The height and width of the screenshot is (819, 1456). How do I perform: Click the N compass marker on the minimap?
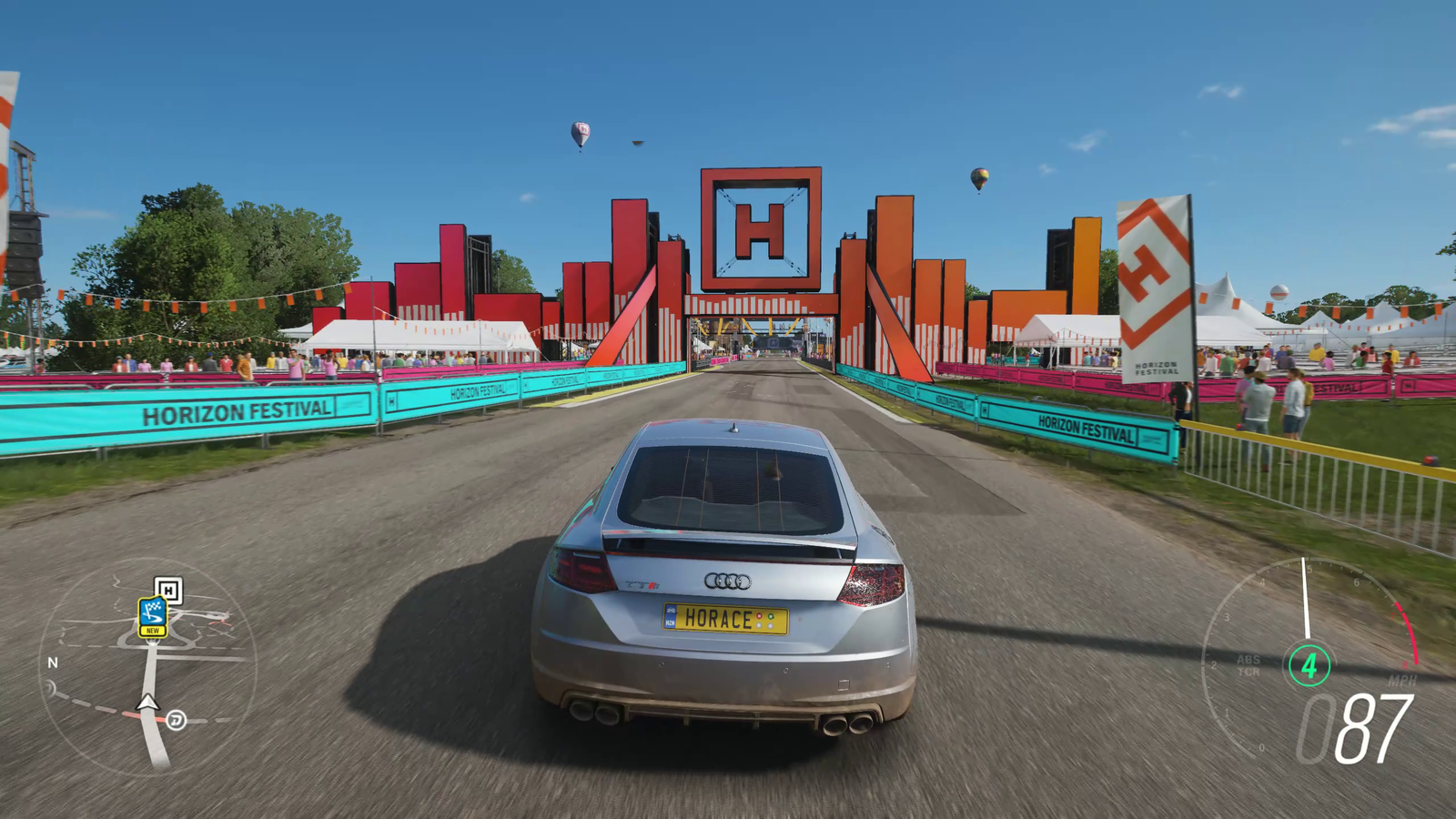(53, 662)
